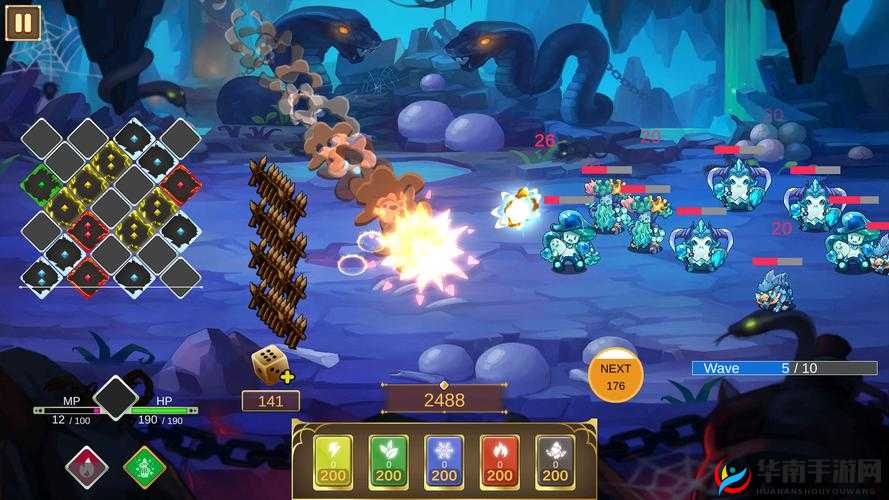Select the green-bordered tile on the board
889x500 pixels.
coord(41,184)
